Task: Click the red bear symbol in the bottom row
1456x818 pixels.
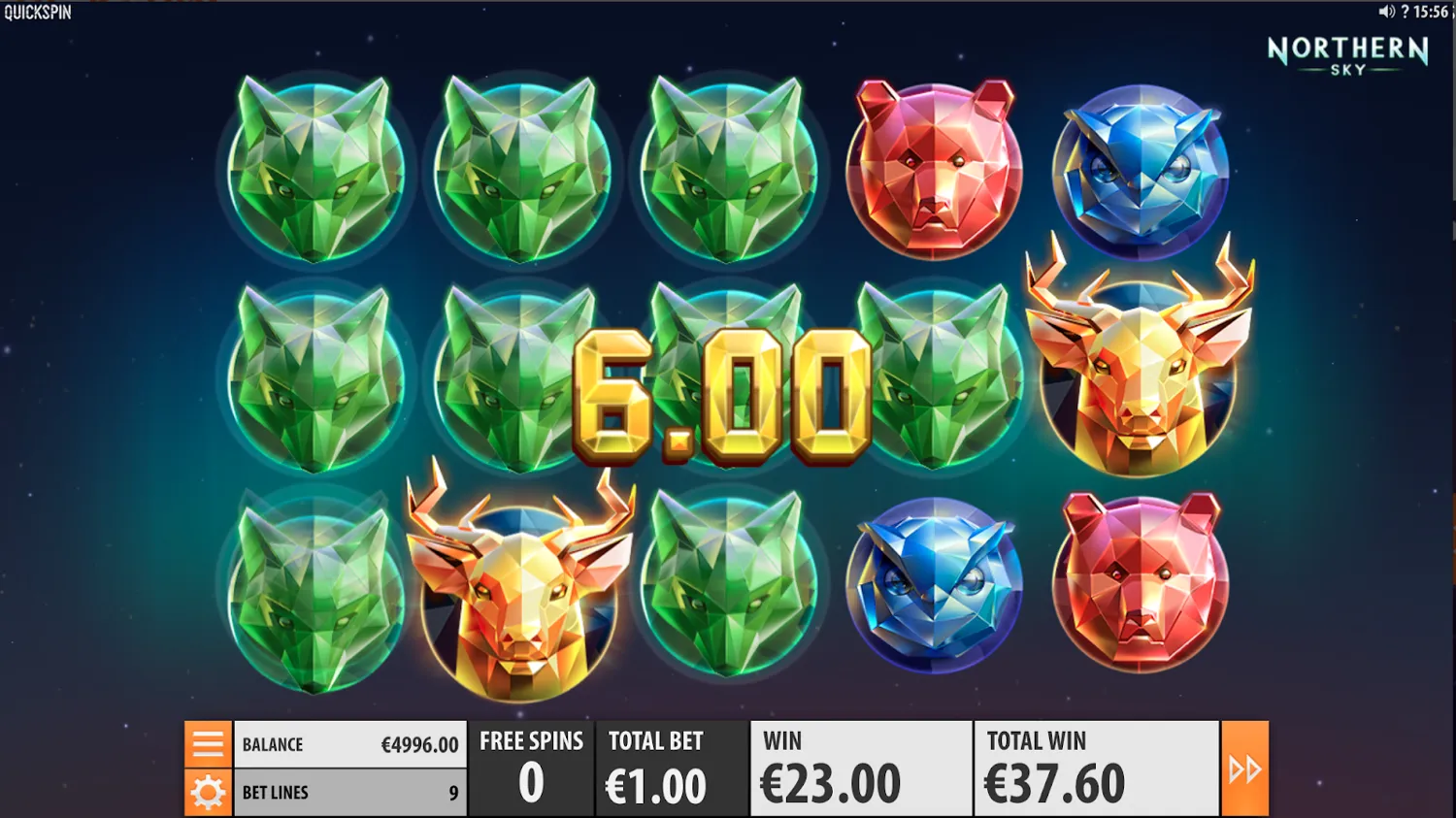Action: pyautogui.click(x=1139, y=582)
